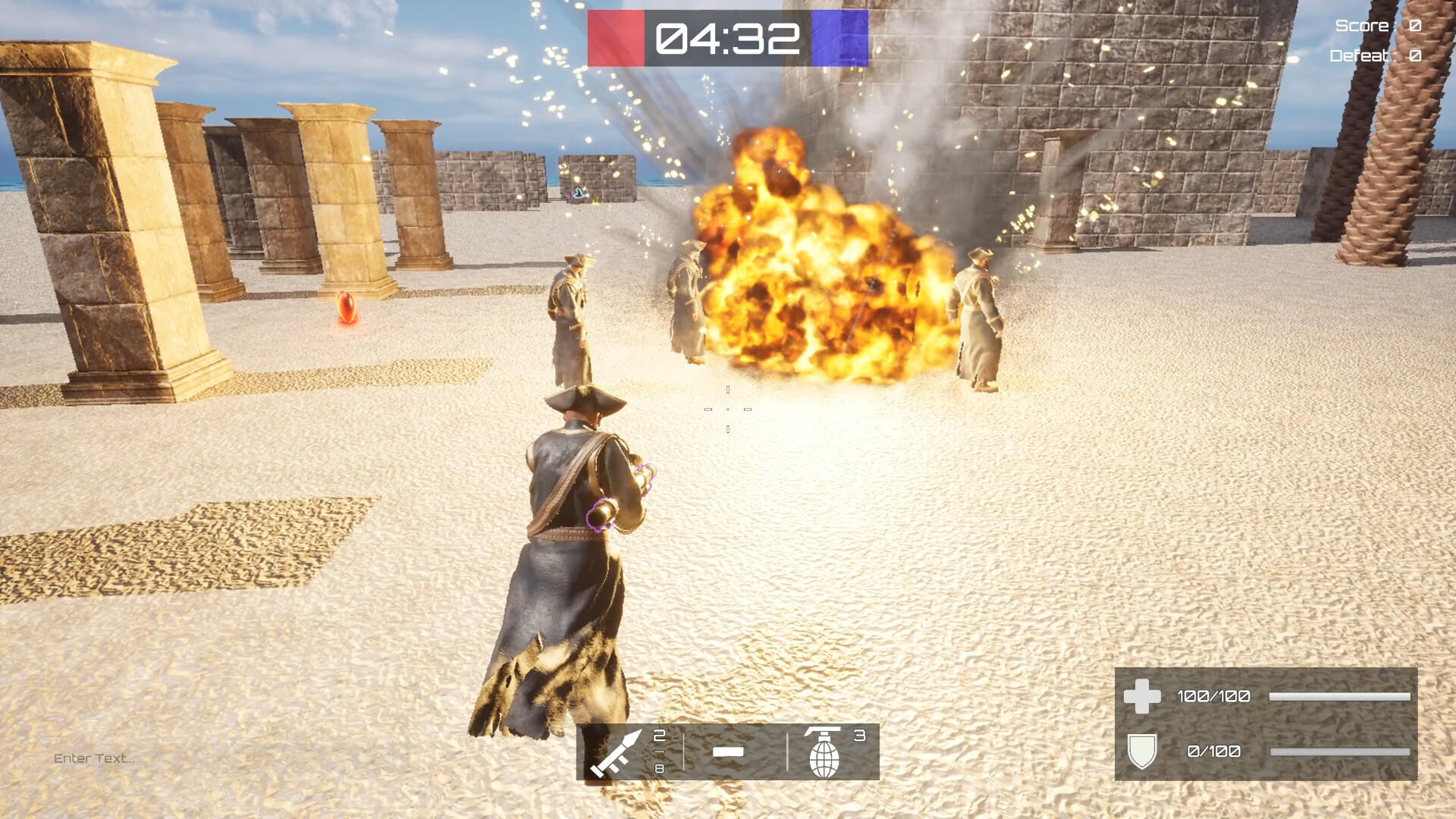Viewport: 1456px width, 819px height.
Task: Click the crosshair reticle at screen center
Action: (x=728, y=409)
